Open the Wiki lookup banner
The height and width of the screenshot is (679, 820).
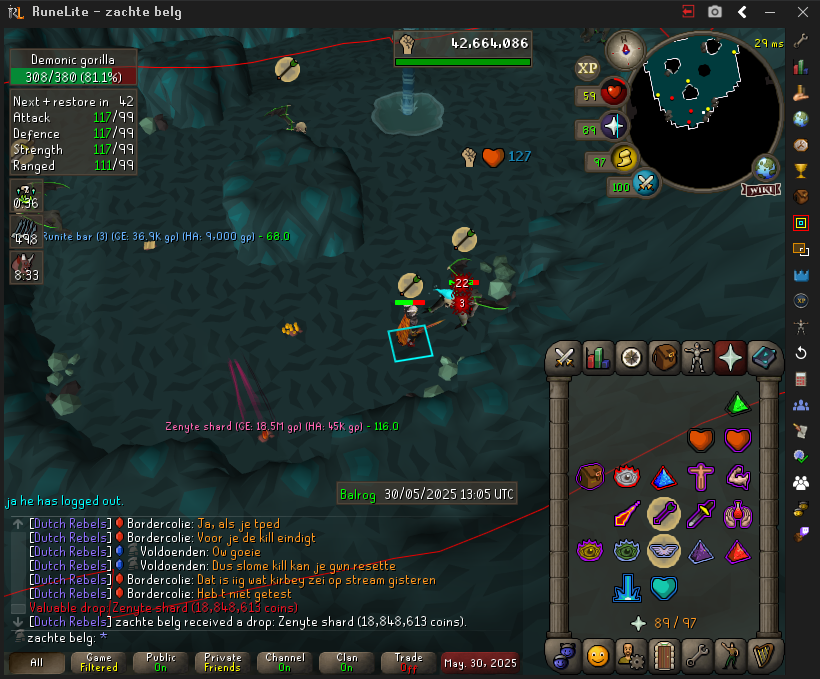pyautogui.click(x=762, y=189)
